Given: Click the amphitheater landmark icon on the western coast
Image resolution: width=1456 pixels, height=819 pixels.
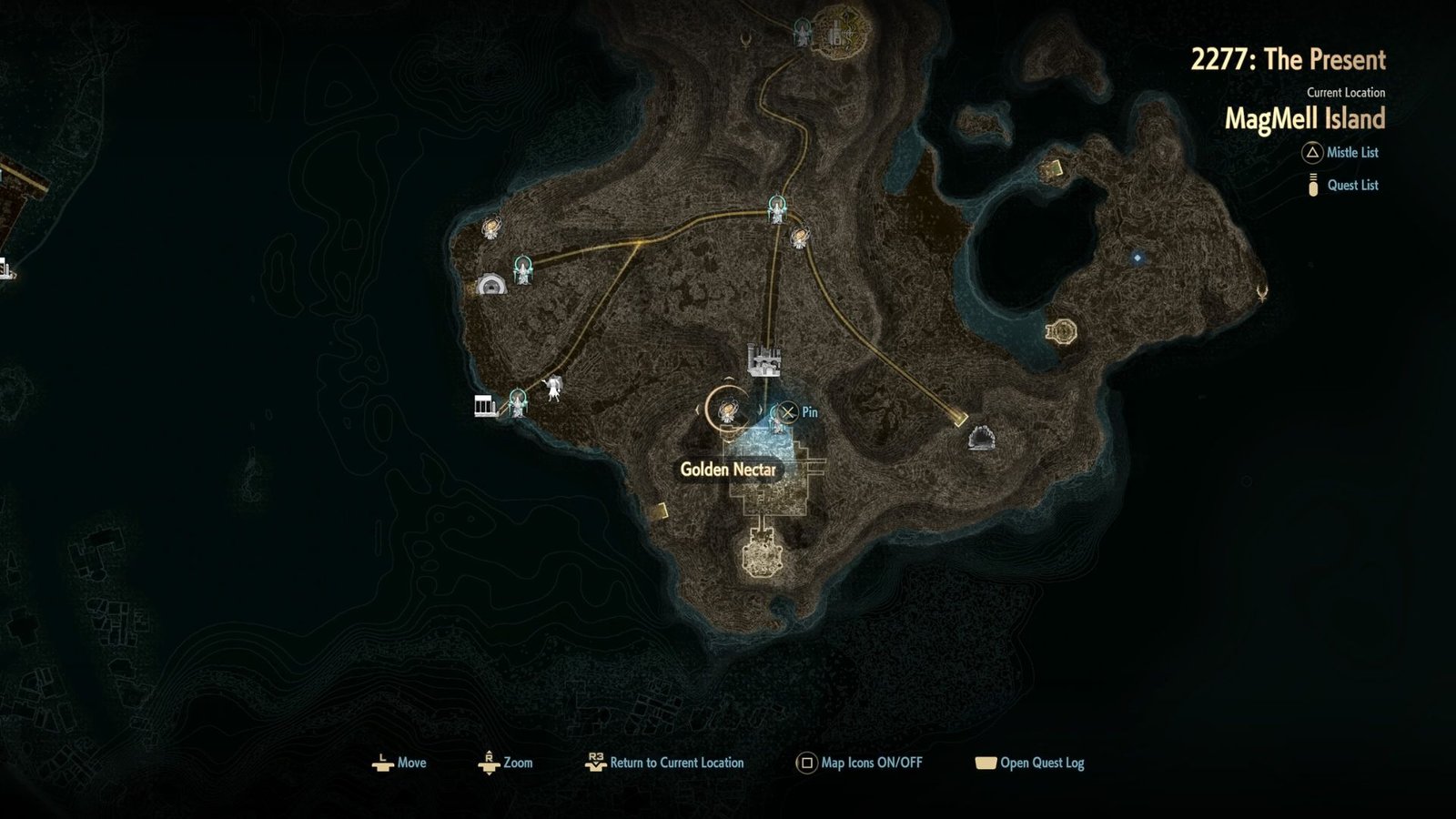Looking at the screenshot, I should 491,284.
